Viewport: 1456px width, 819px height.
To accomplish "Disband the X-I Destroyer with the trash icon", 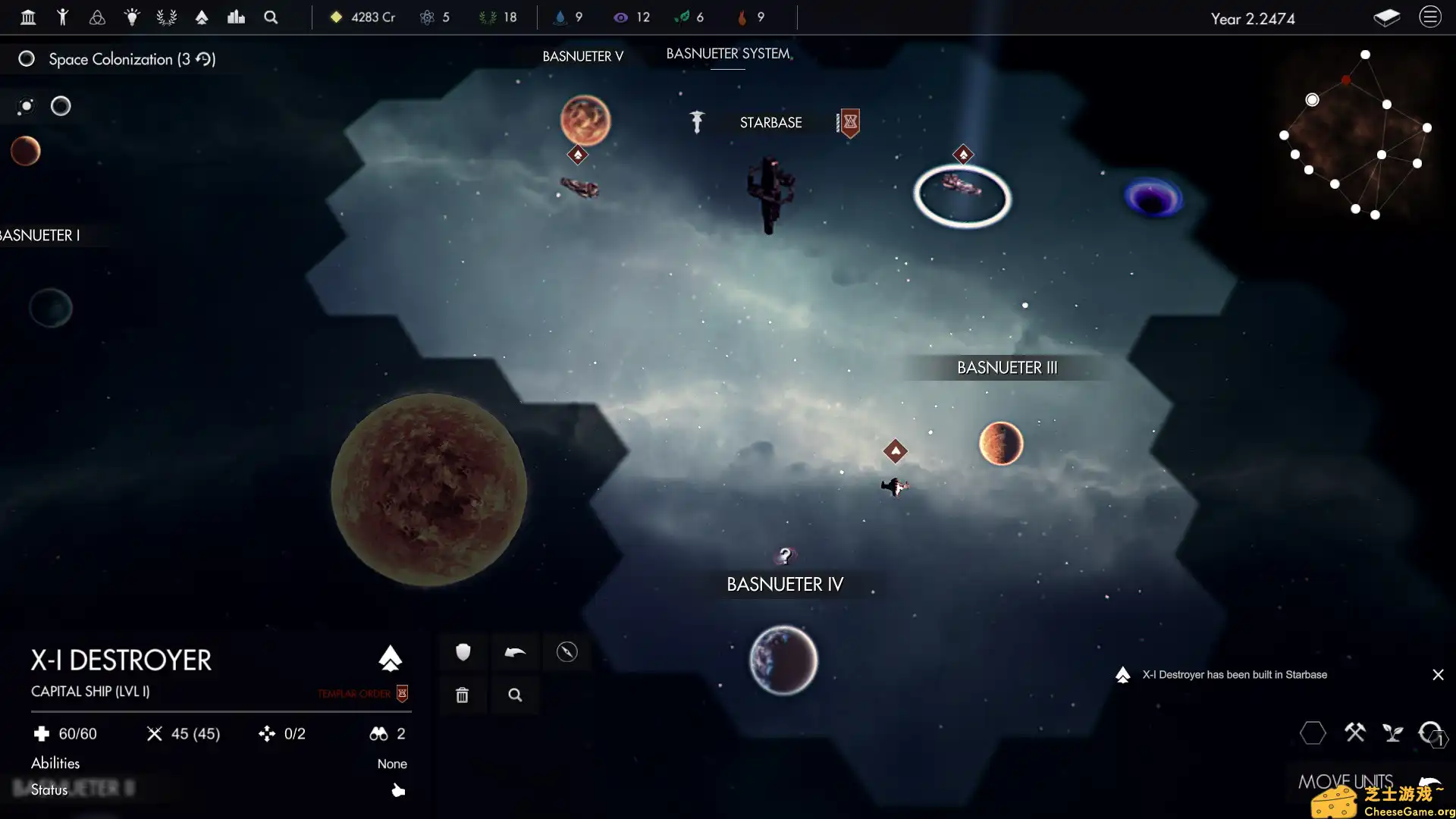I will pos(462,695).
